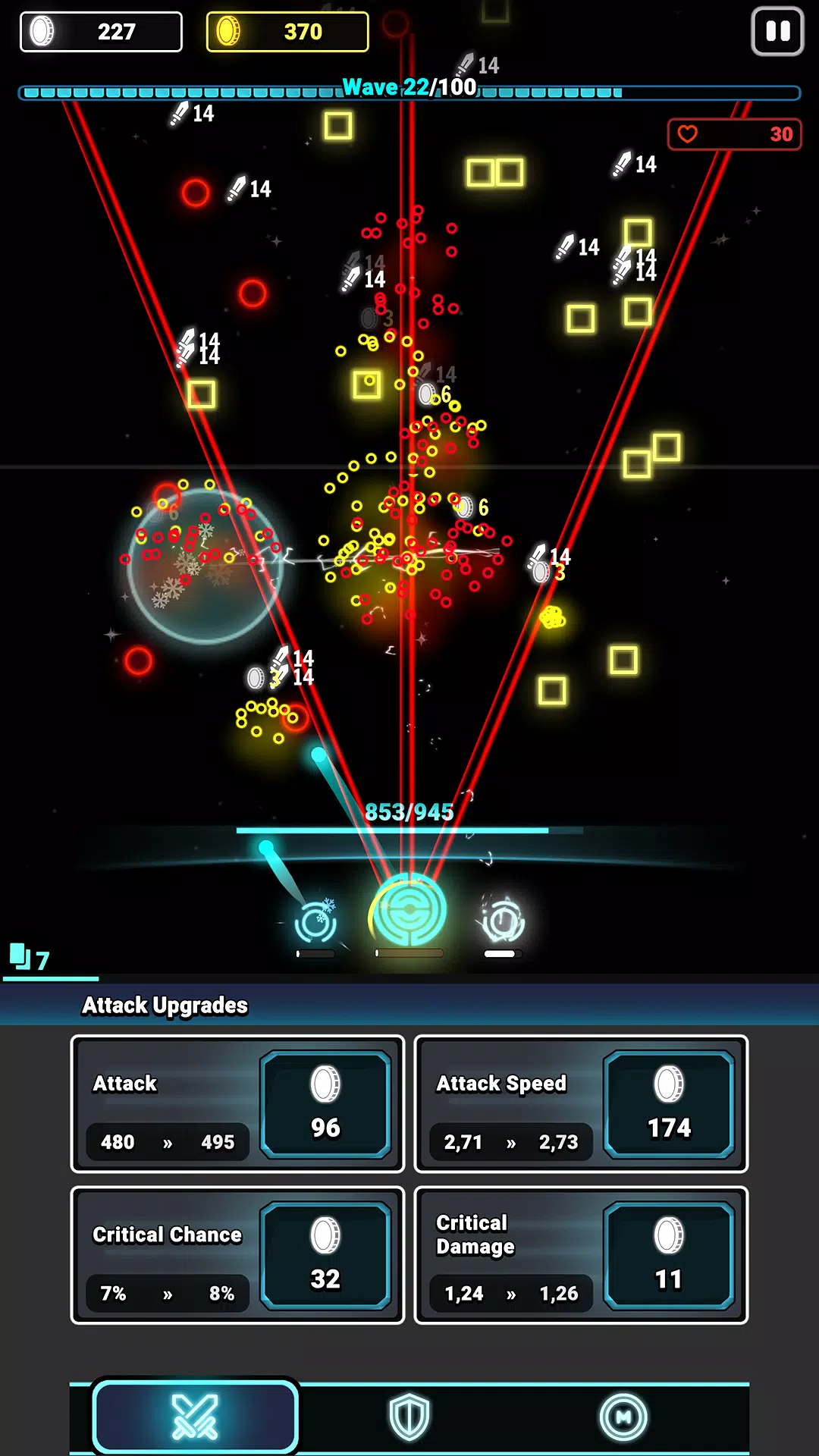Buy the Attack upgrade for 96

coord(326,1104)
